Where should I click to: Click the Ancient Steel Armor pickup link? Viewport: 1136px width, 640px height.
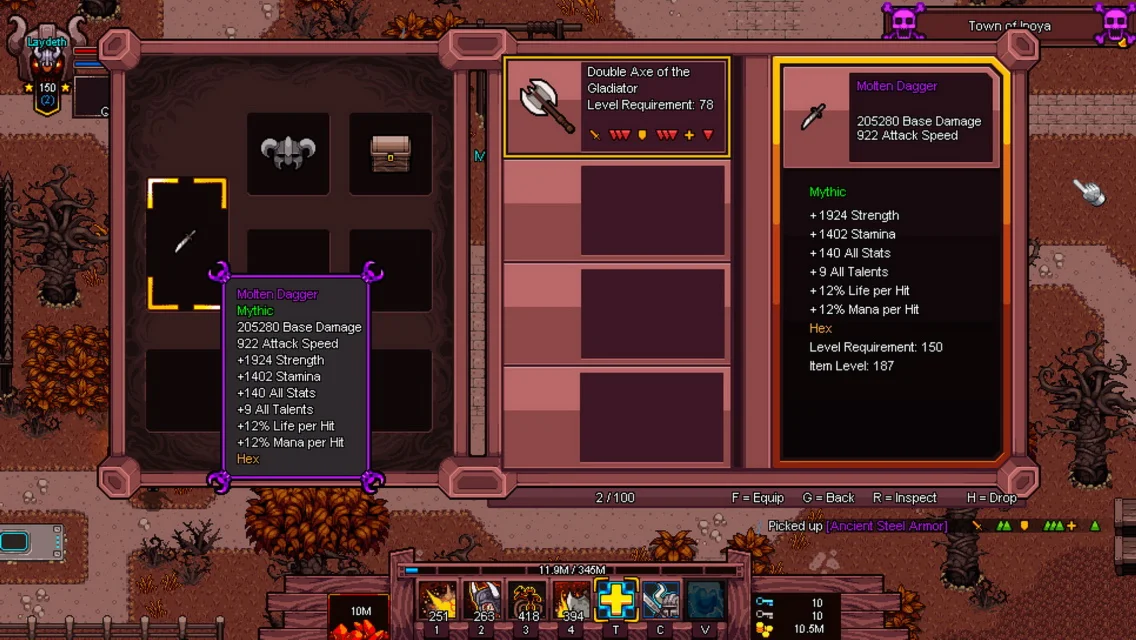[886, 526]
